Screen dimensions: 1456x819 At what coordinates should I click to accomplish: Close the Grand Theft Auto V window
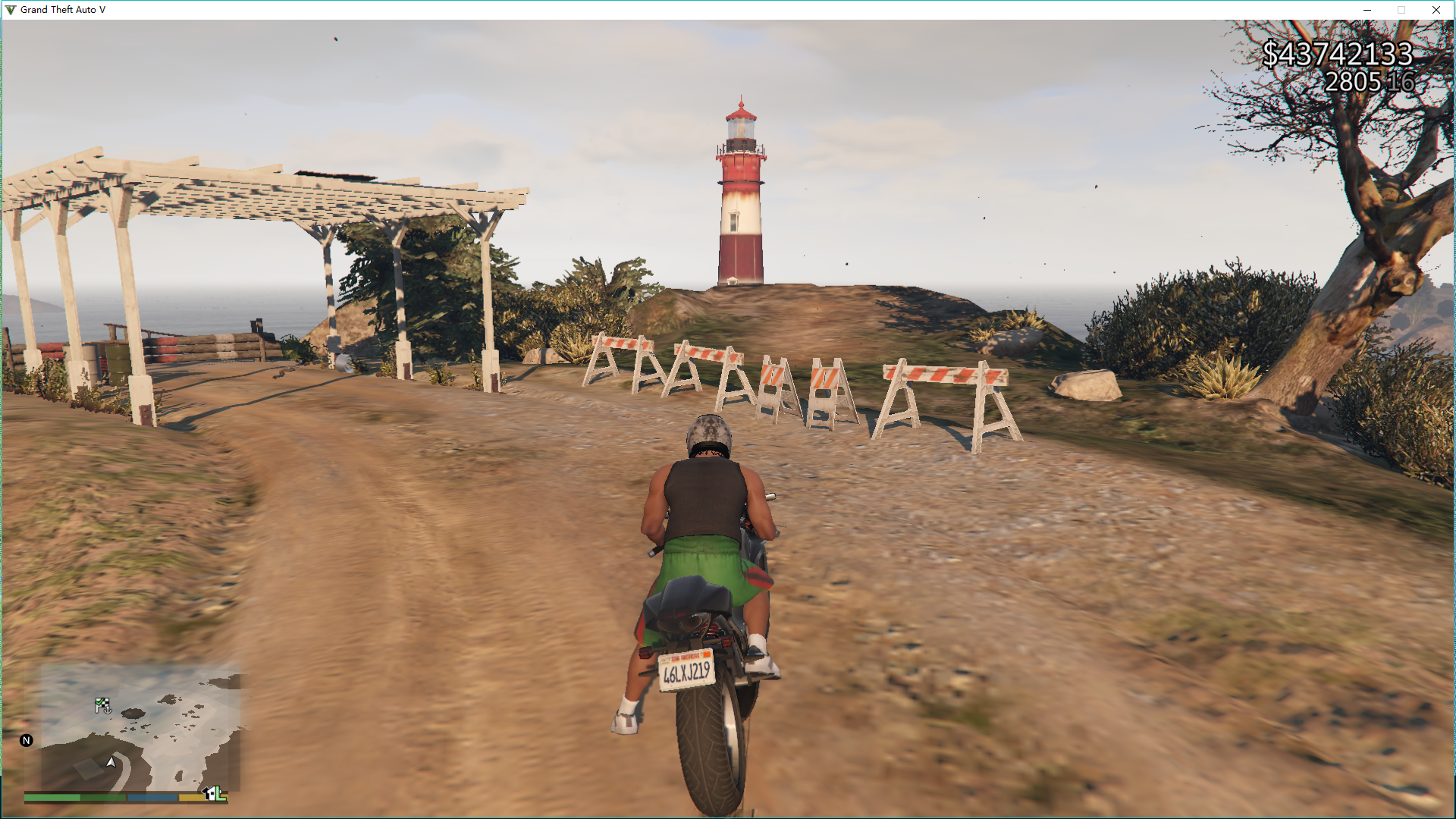pyautogui.click(x=1436, y=10)
